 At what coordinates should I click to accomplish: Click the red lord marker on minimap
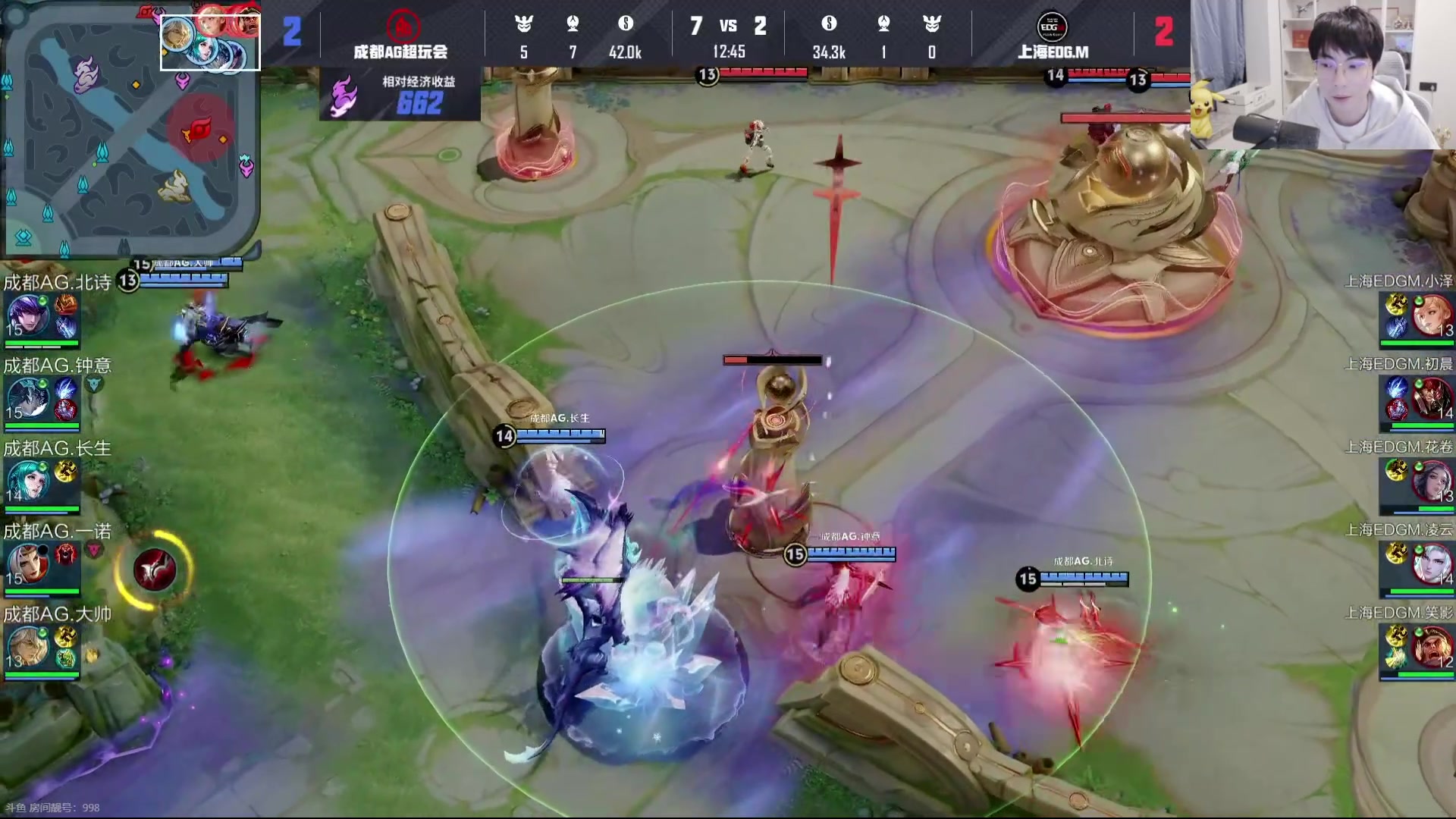pos(199,130)
